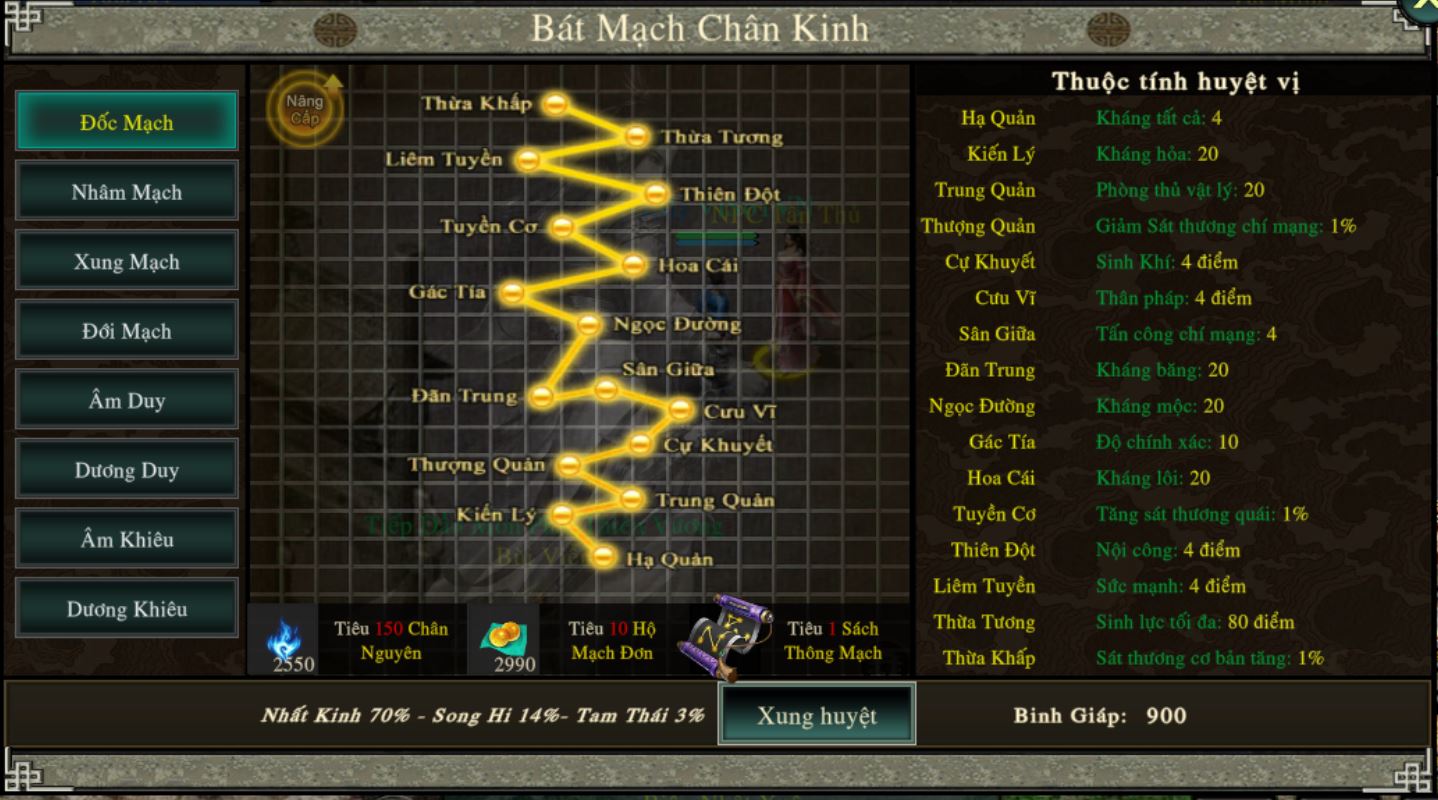Image resolution: width=1438 pixels, height=800 pixels.
Task: Switch to Dương Duy meridian
Action: pos(127,470)
